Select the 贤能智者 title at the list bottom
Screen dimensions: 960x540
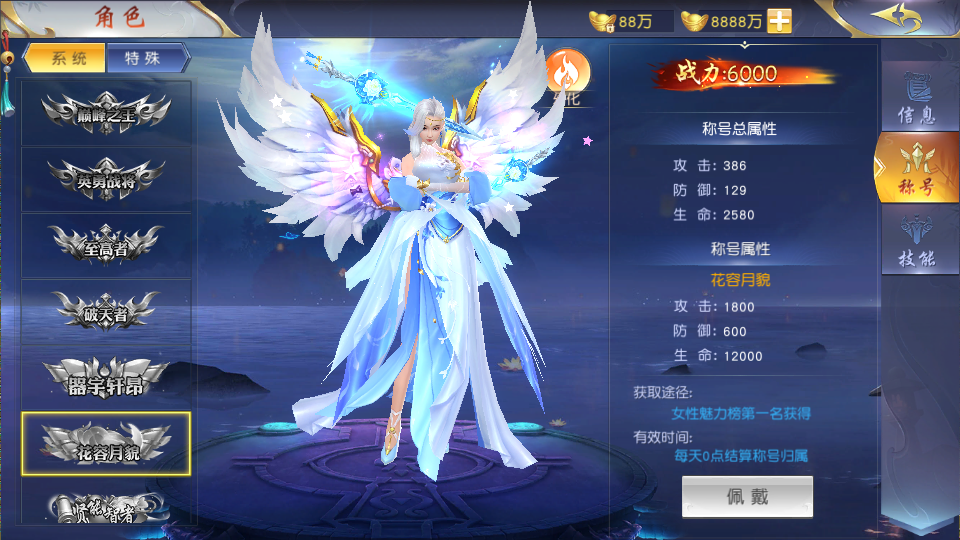(106, 508)
